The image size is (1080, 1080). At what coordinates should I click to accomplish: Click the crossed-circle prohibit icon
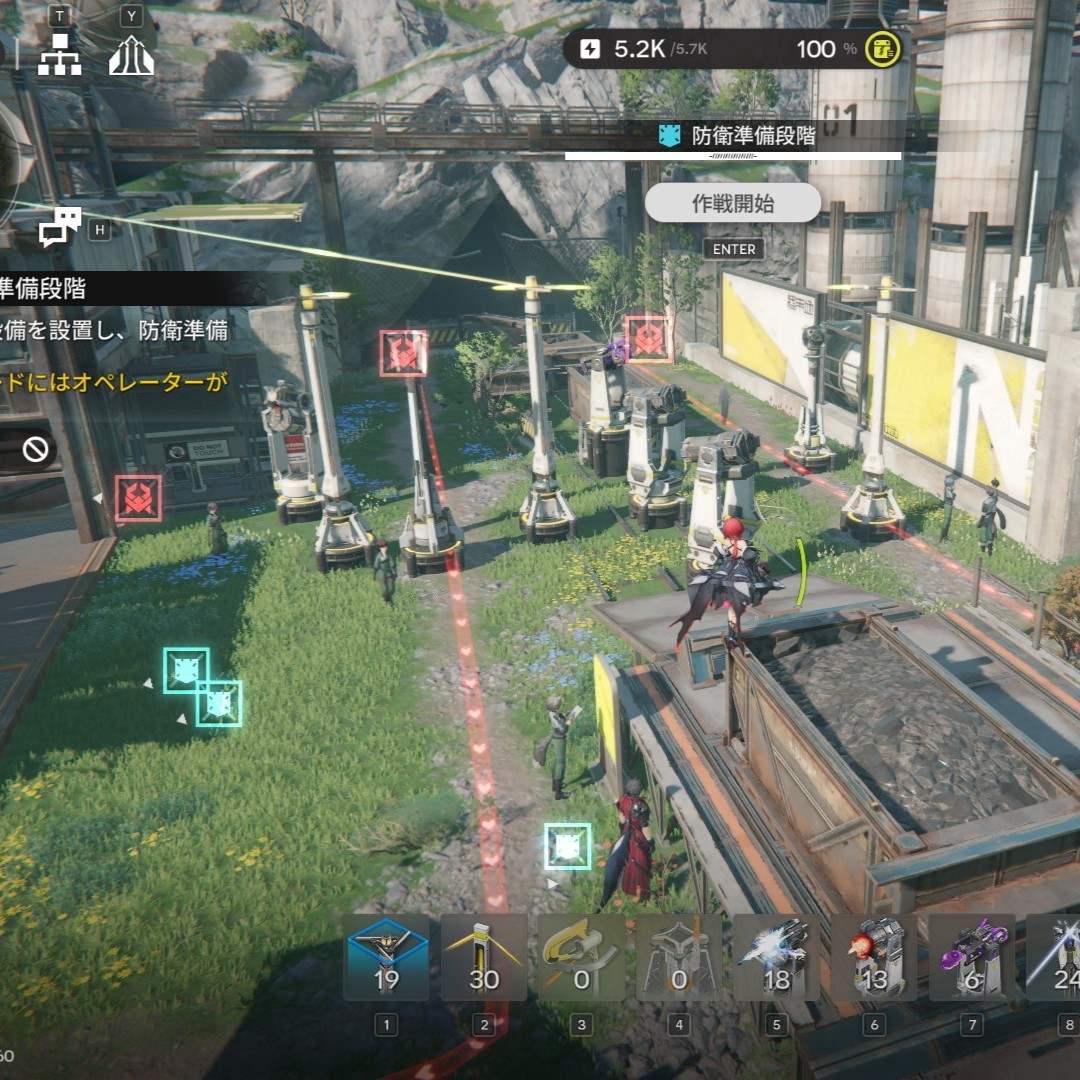36,450
